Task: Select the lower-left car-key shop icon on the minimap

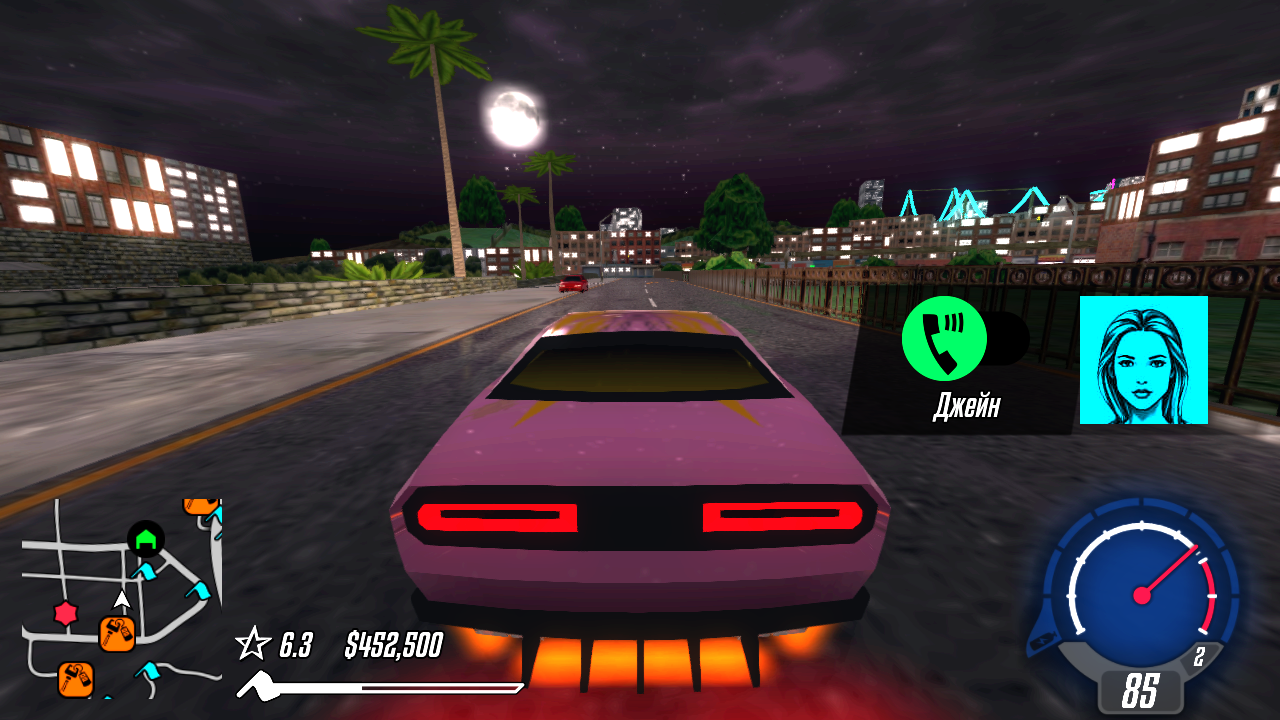Action: click(x=75, y=677)
